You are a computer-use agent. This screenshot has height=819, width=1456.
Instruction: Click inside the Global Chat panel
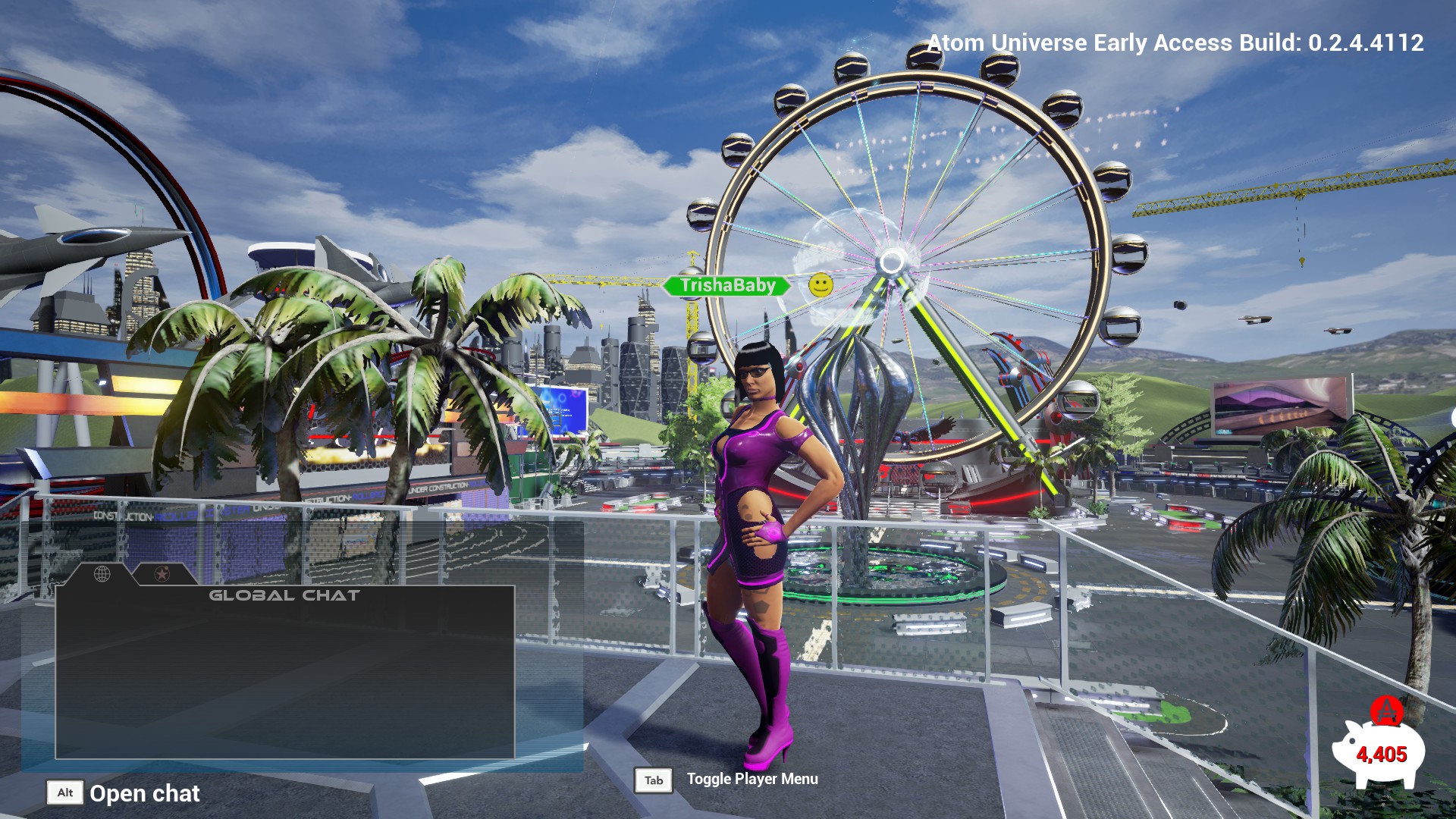[285, 675]
